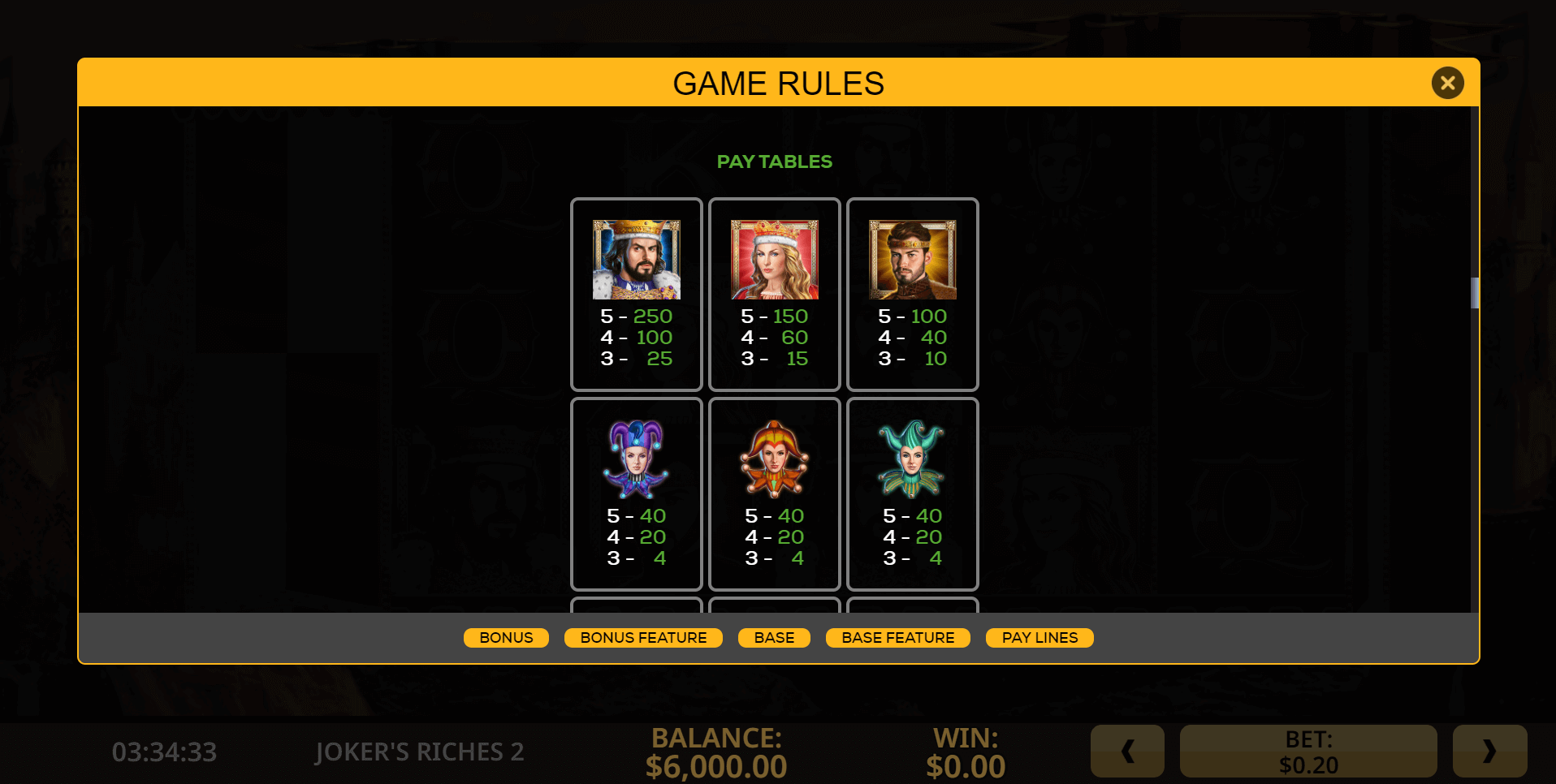
Task: Switch to the Base rules section
Action: [774, 638]
